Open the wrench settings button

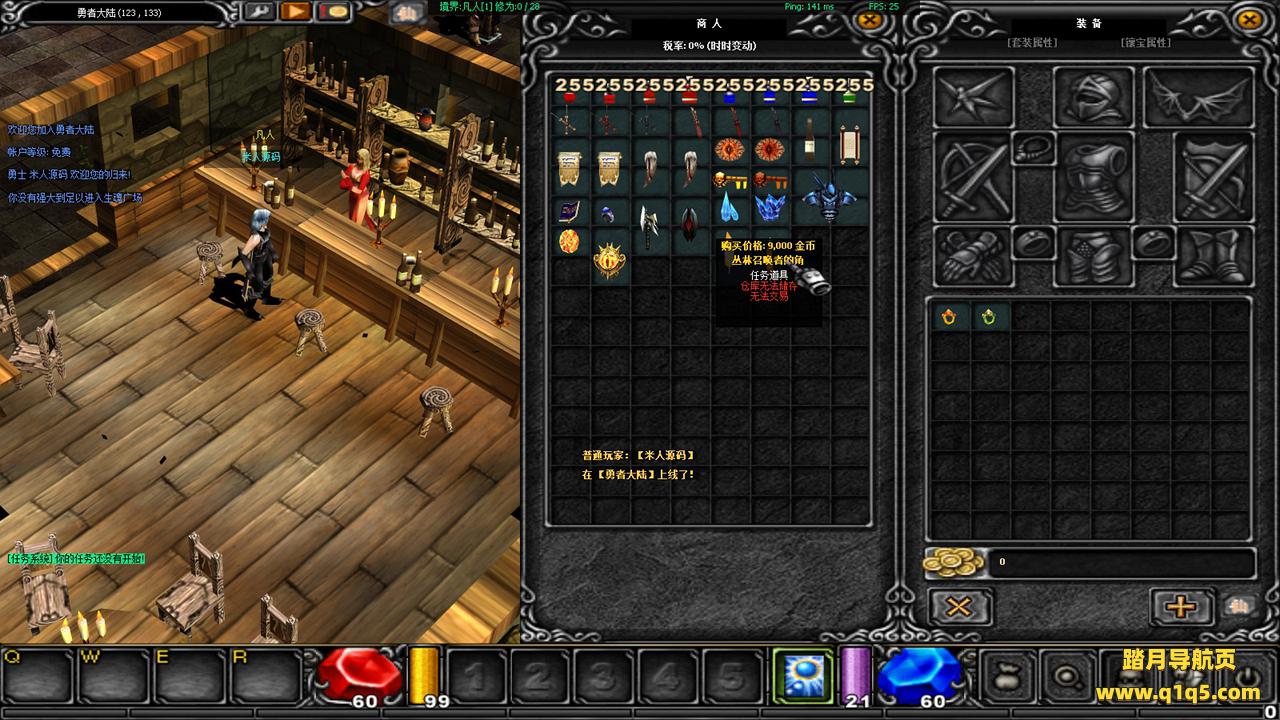click(x=258, y=12)
